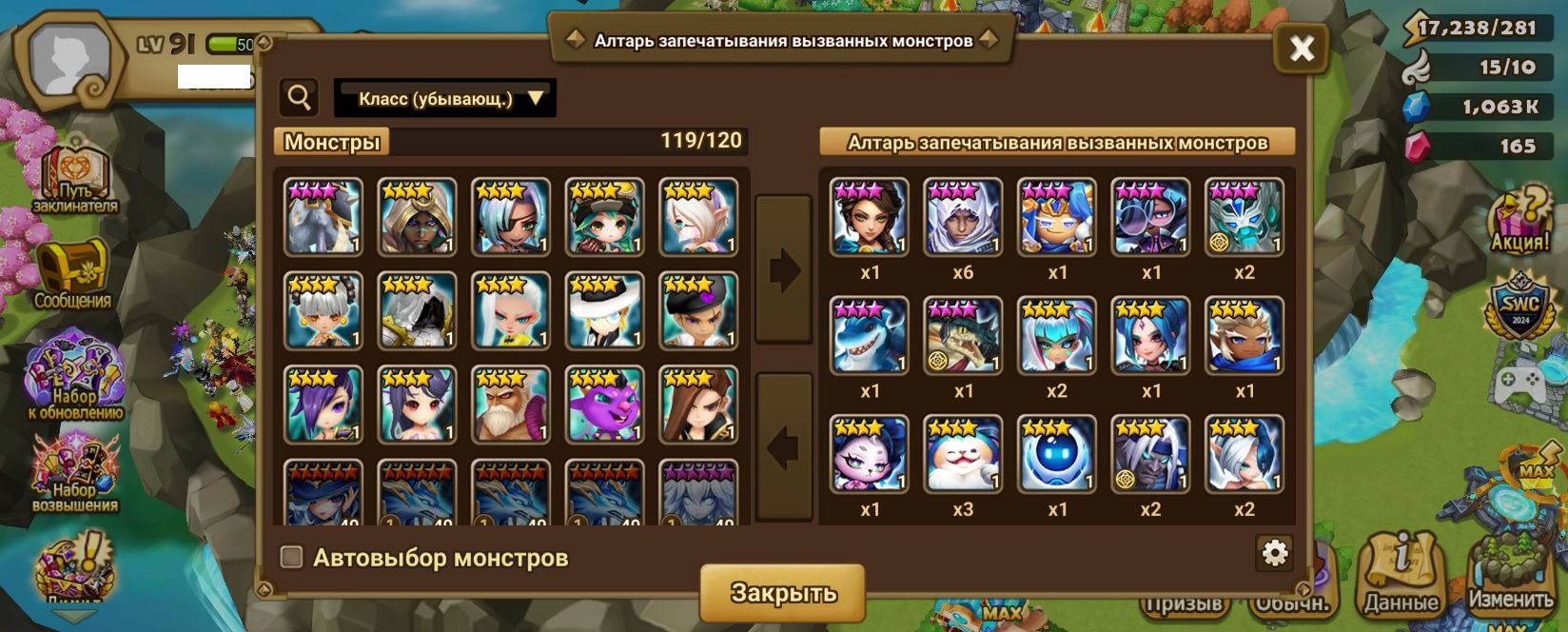Open altar settings via the gear icon
Image resolution: width=1568 pixels, height=632 pixels.
pos(1274,552)
